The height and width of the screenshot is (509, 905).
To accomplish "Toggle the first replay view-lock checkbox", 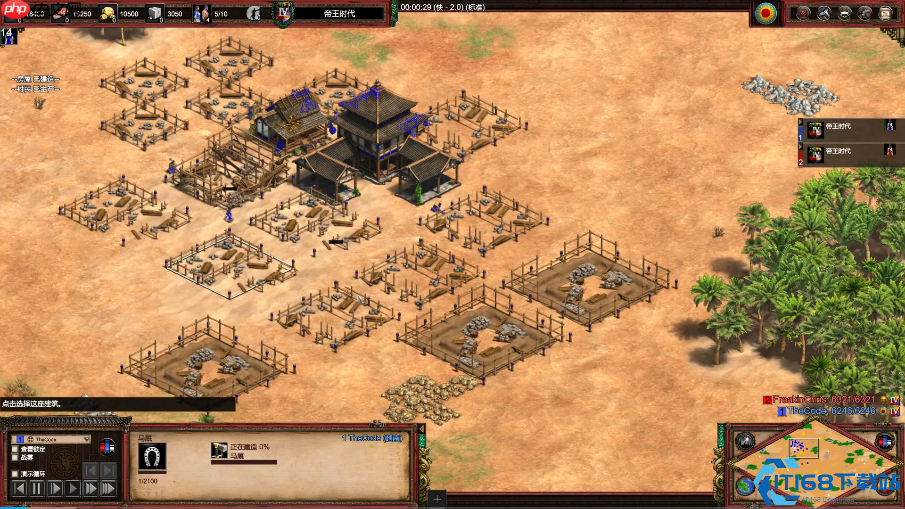I will 14,449.
